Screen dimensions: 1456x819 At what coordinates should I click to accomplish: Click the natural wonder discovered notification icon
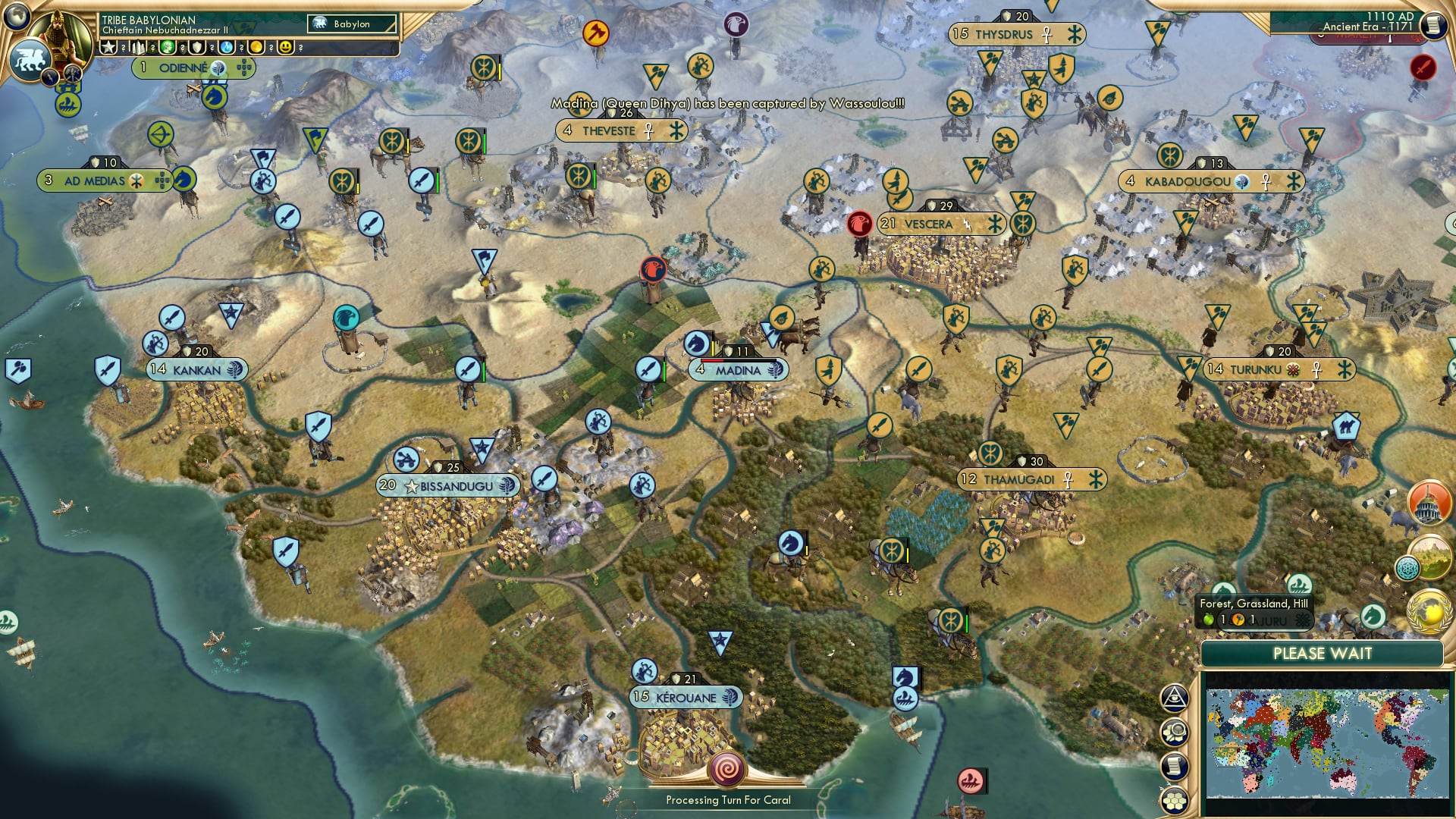1431,559
